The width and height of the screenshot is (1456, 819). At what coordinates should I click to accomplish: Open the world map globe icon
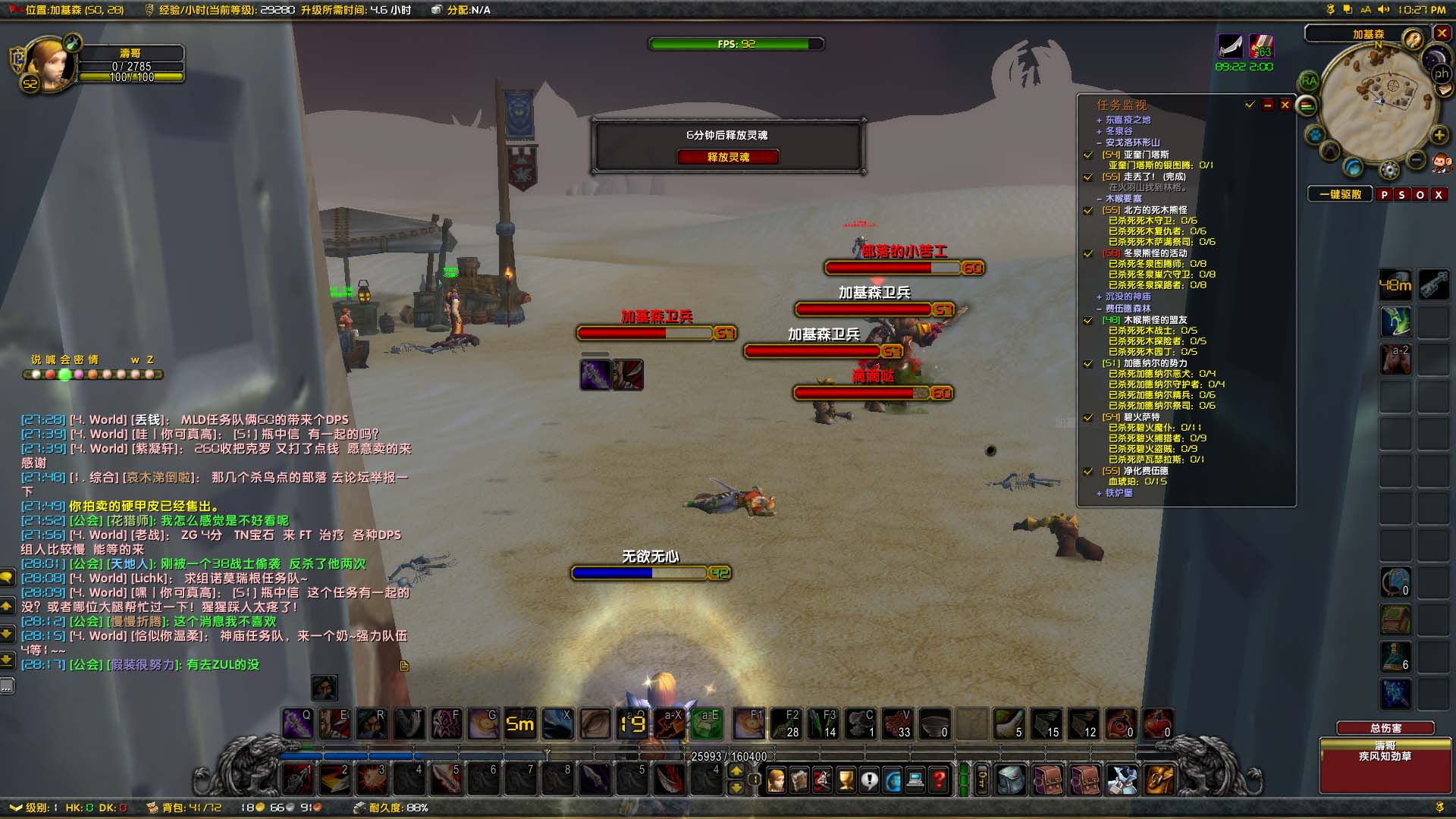[893, 777]
